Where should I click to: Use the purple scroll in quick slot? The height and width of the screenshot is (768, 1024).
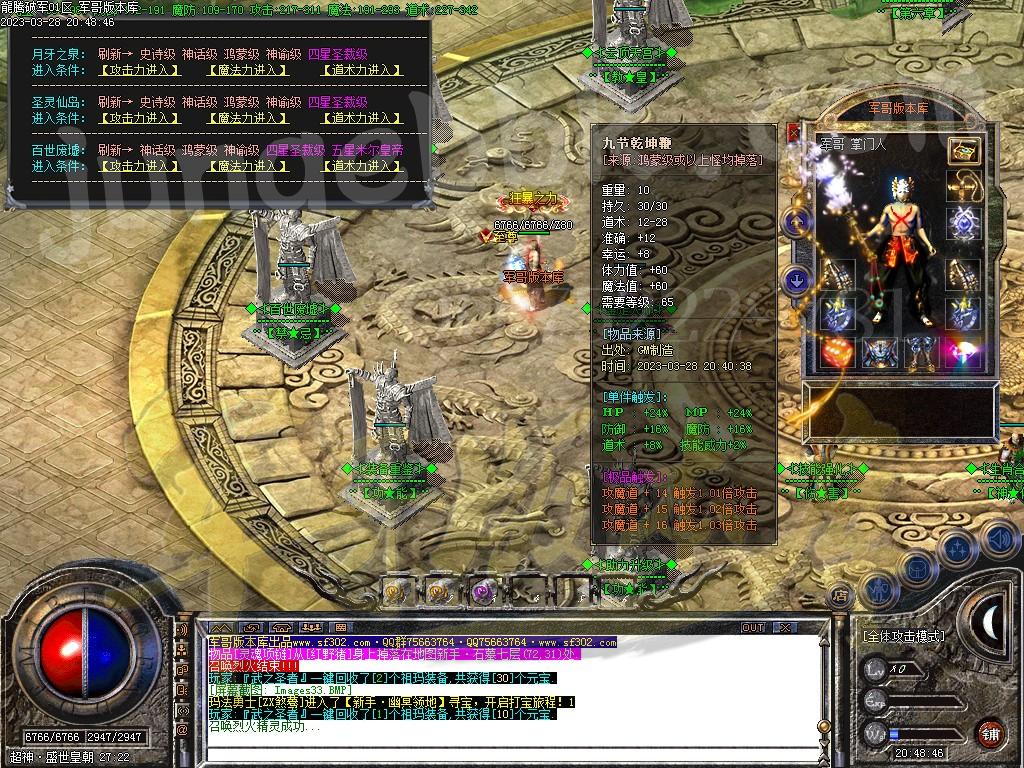click(485, 591)
